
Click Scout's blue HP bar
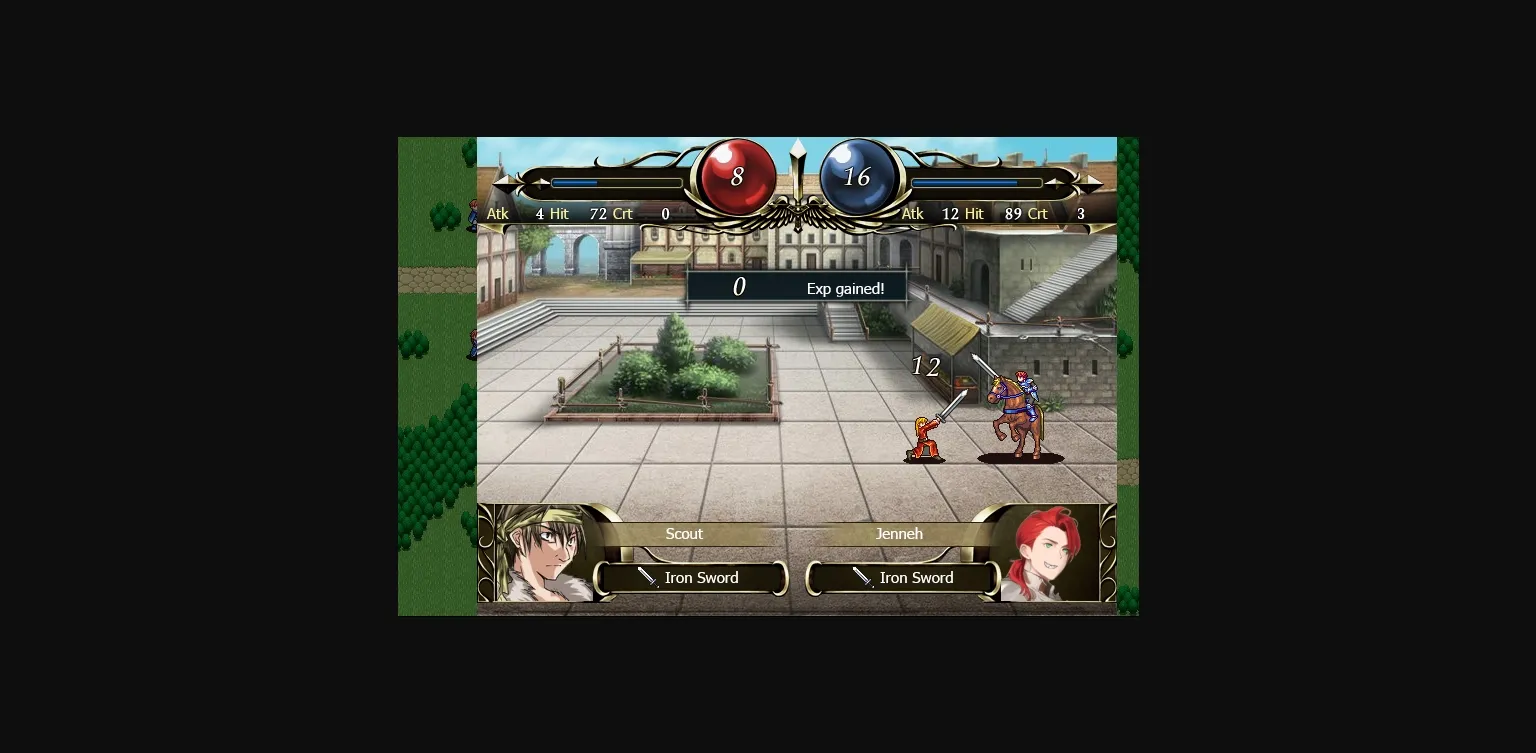[x=616, y=183]
